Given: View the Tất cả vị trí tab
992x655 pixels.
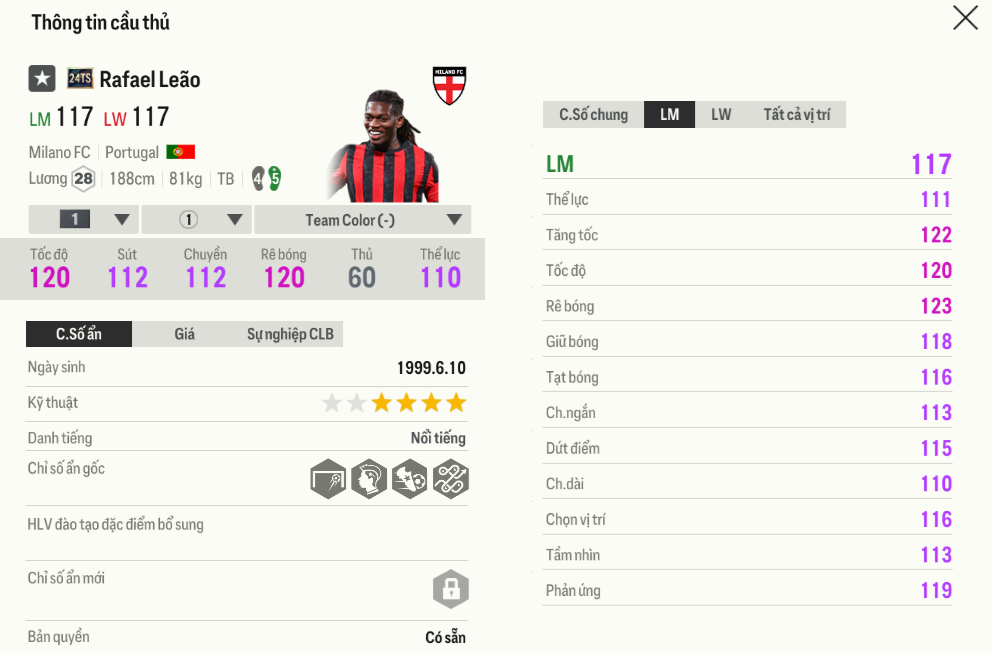Looking at the screenshot, I should coord(797,115).
